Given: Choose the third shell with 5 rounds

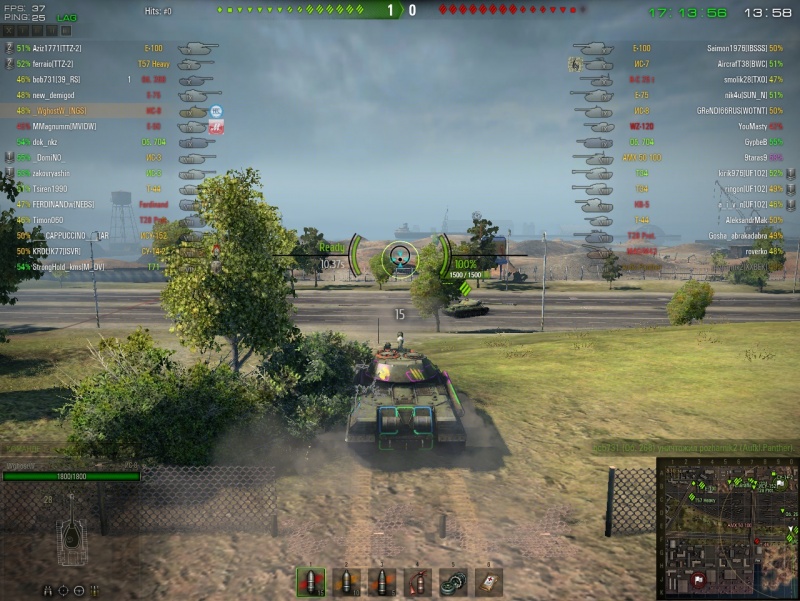Looking at the screenshot, I should [383, 581].
